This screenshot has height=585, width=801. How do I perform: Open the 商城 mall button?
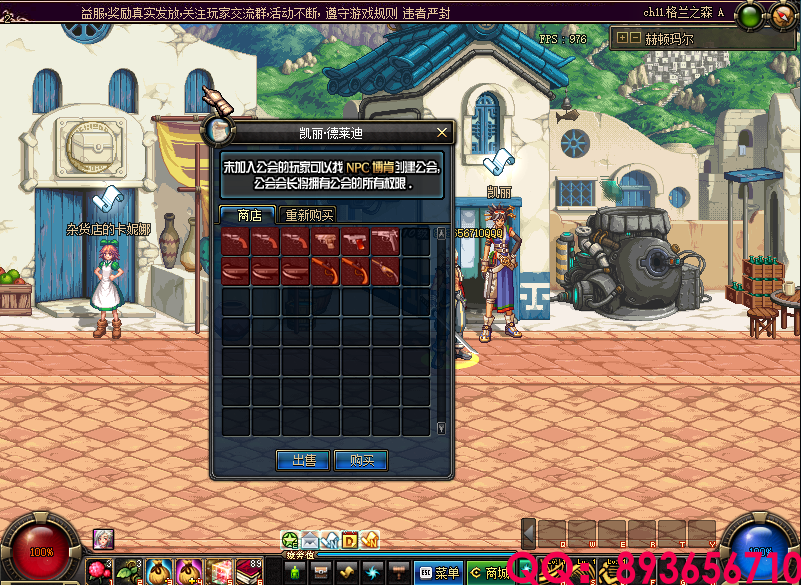click(489, 573)
